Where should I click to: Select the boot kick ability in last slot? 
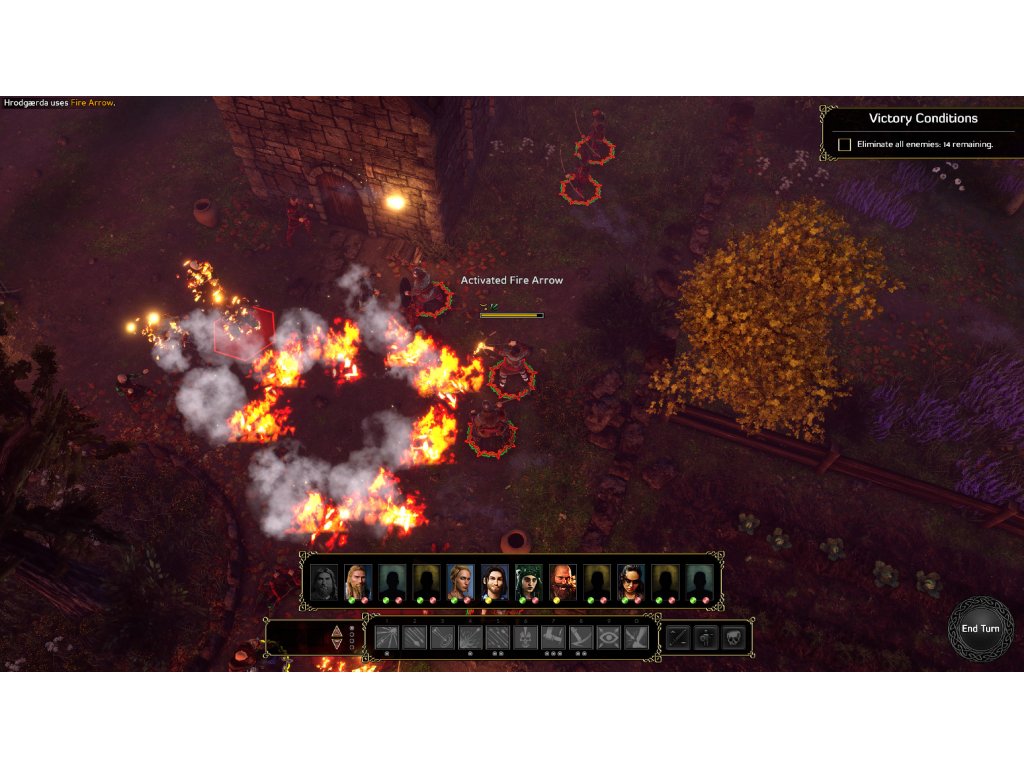[636, 637]
